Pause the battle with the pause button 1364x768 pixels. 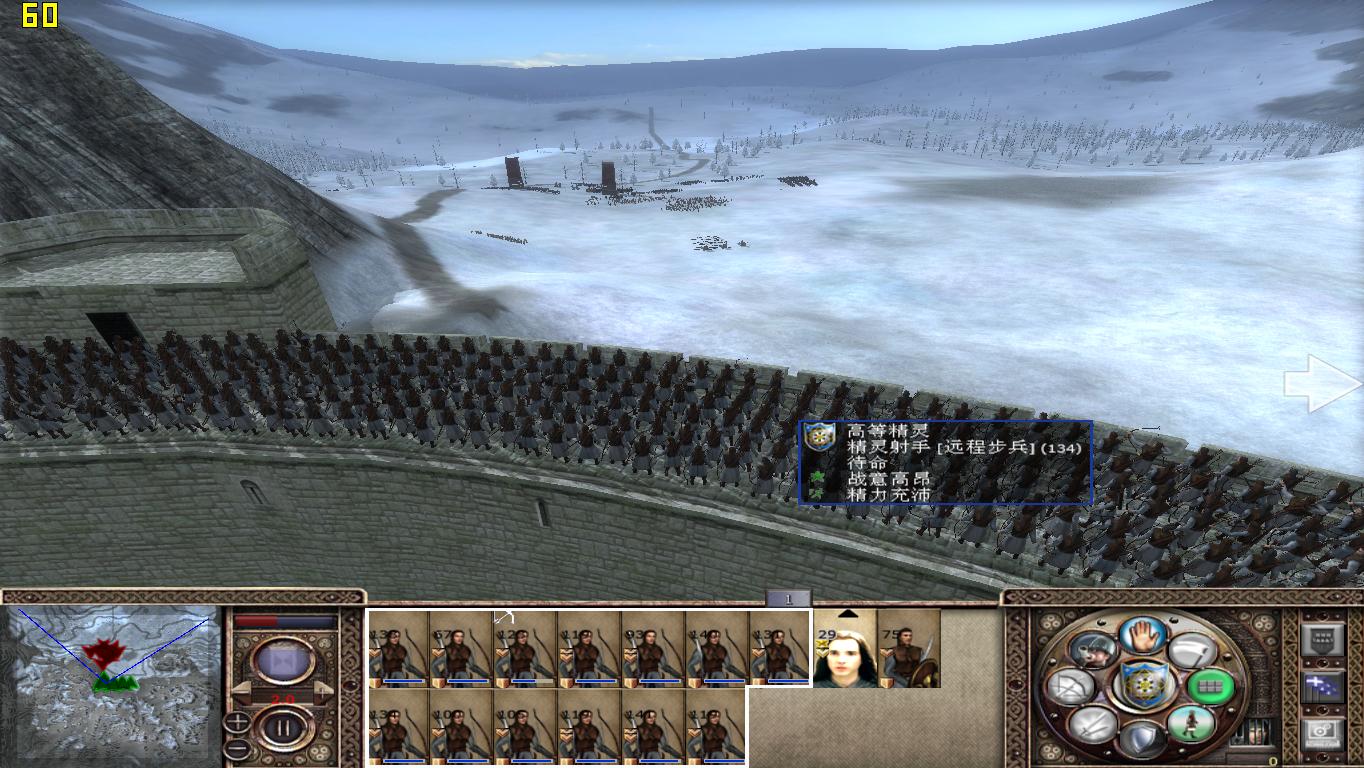[x=282, y=727]
